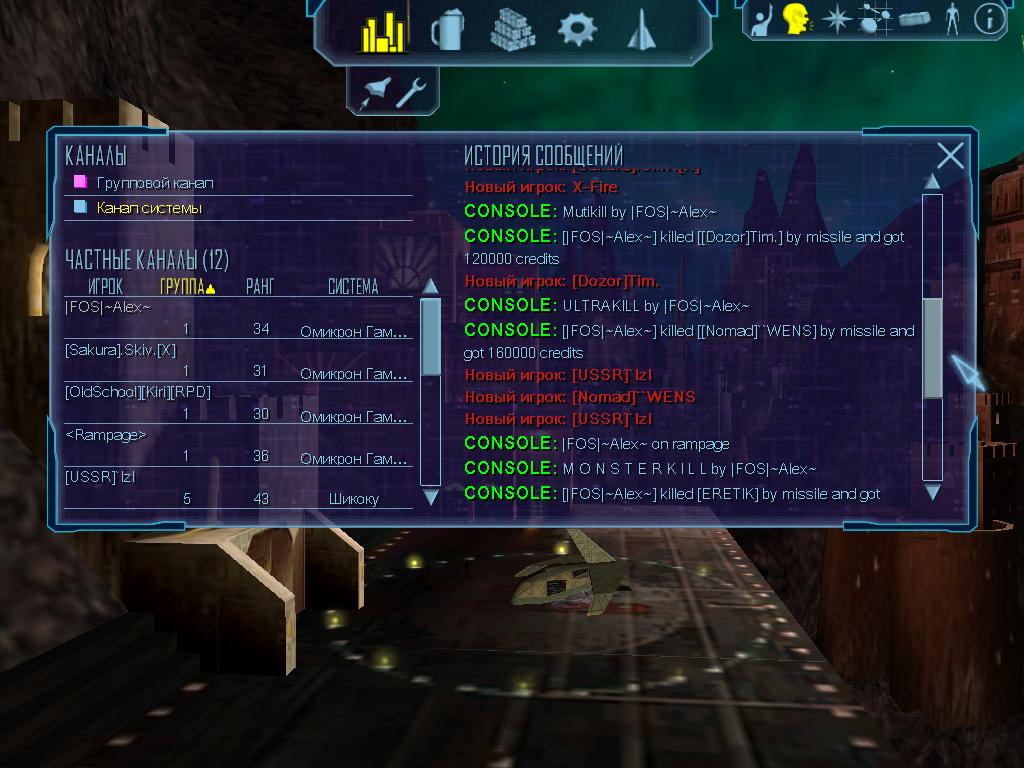The image size is (1024, 768).
Task: Toggle the yellow talking-head chat icon
Action: point(796,19)
